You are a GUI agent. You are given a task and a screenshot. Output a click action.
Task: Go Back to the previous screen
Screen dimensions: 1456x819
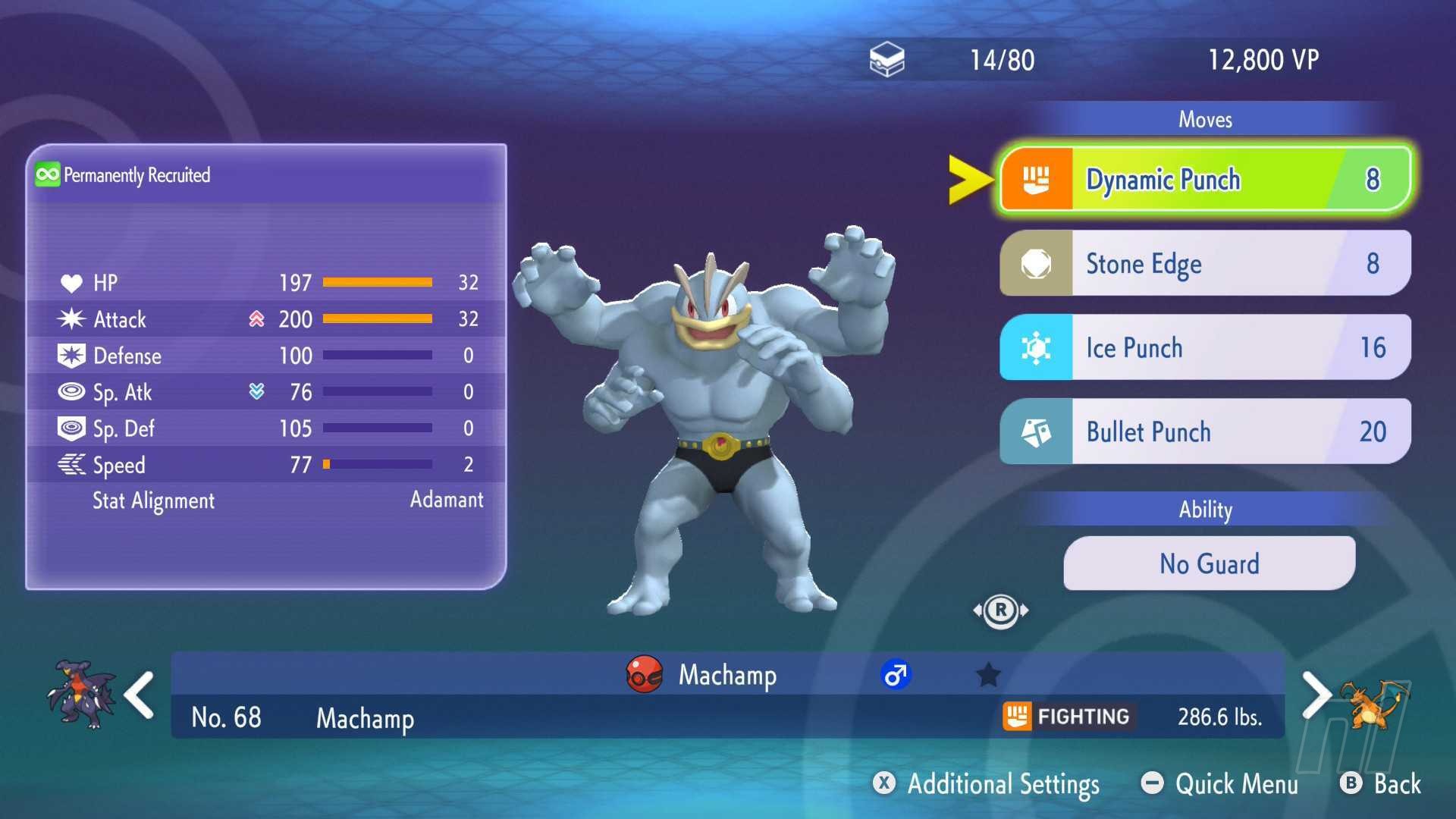(1382, 783)
